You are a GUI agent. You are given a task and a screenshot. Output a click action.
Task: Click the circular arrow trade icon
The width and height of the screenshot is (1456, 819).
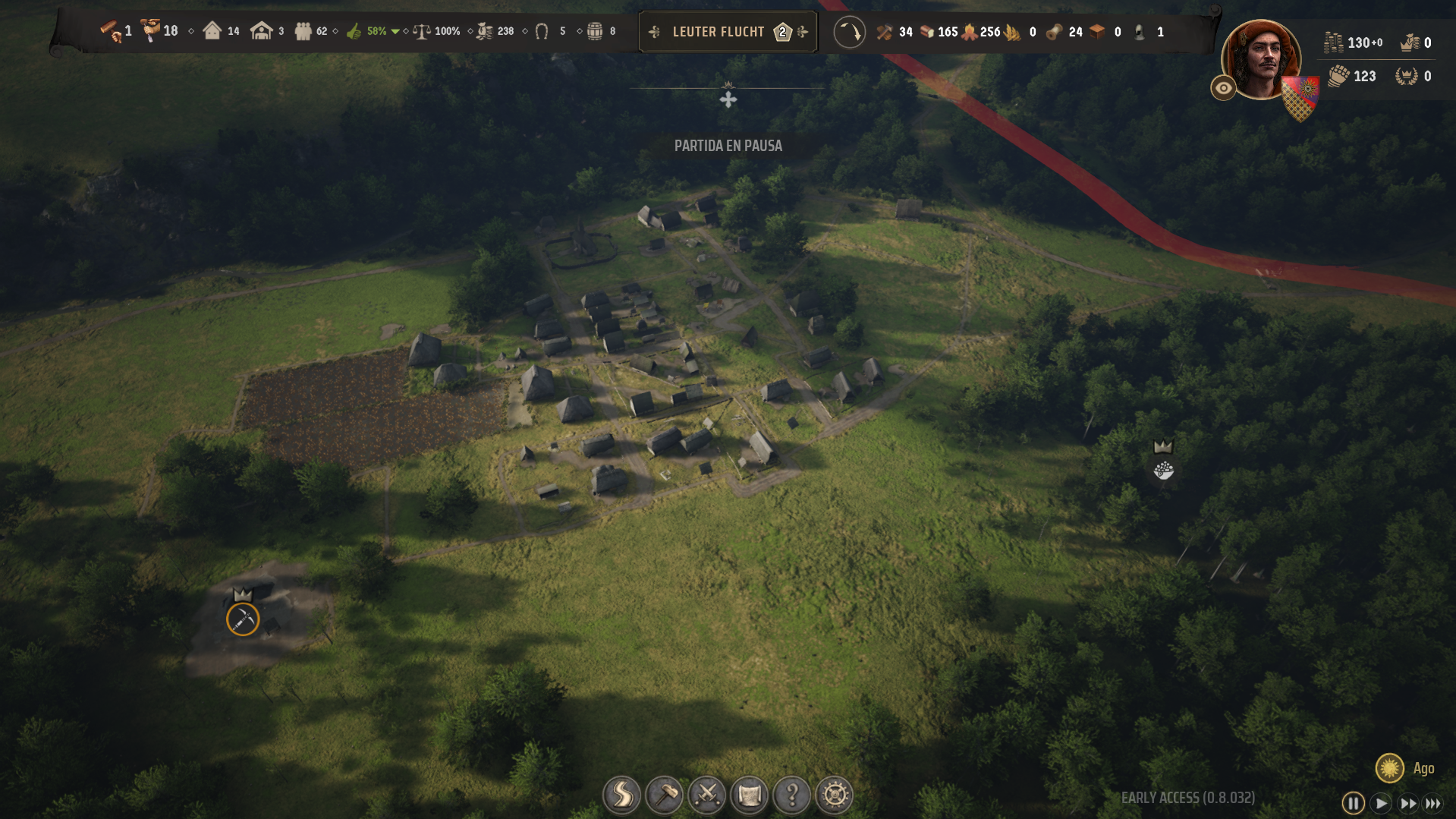[x=849, y=32]
